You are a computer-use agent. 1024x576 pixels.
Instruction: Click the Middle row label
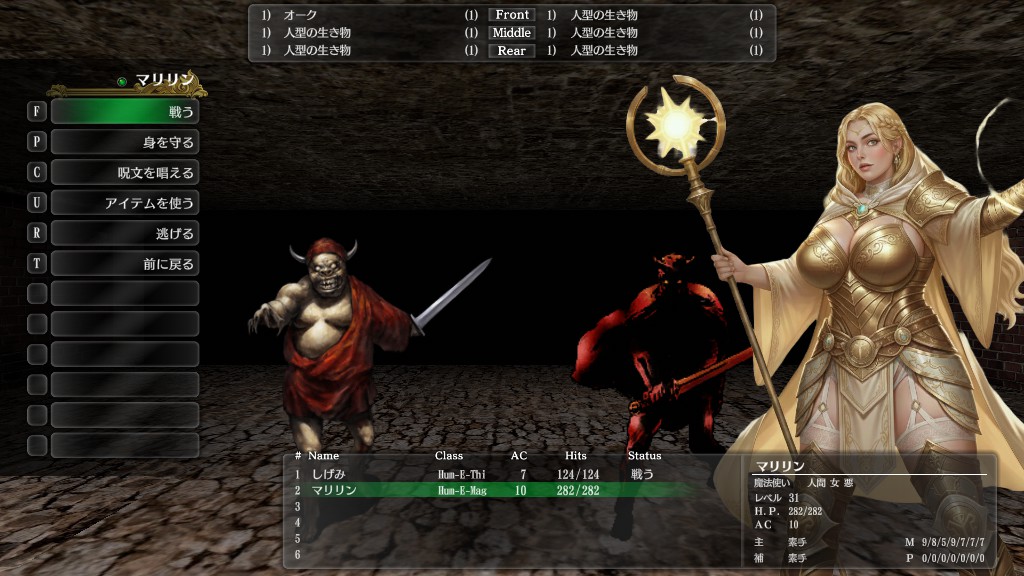click(x=512, y=33)
